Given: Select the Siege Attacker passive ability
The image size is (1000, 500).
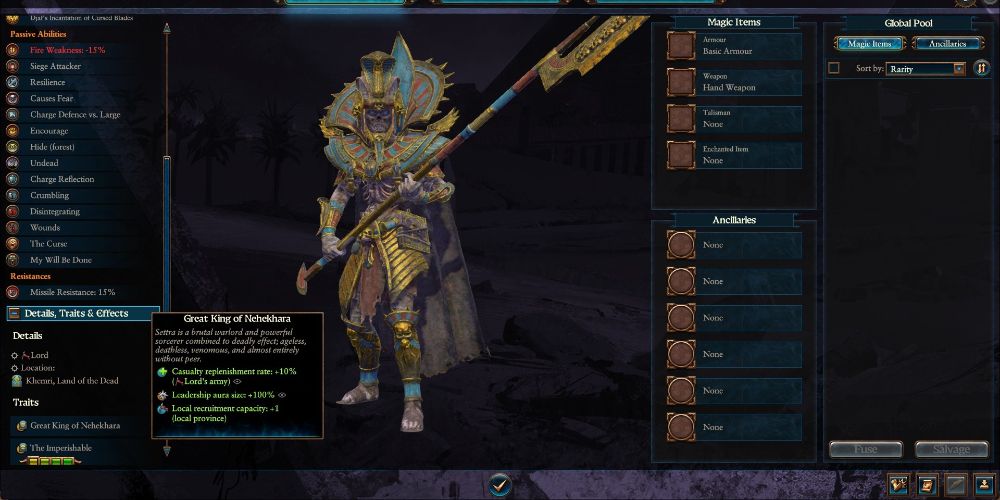Looking at the screenshot, I should [55, 66].
